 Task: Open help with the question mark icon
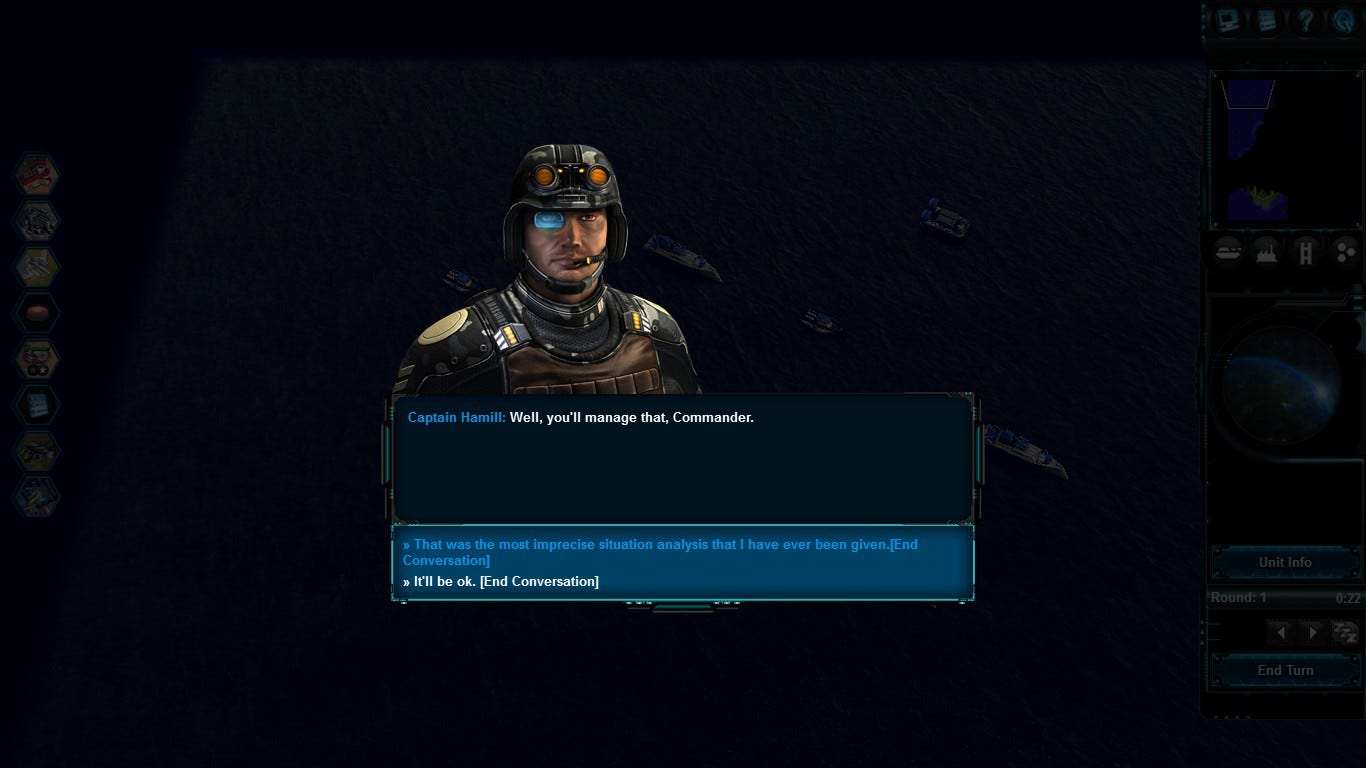pyautogui.click(x=1305, y=21)
